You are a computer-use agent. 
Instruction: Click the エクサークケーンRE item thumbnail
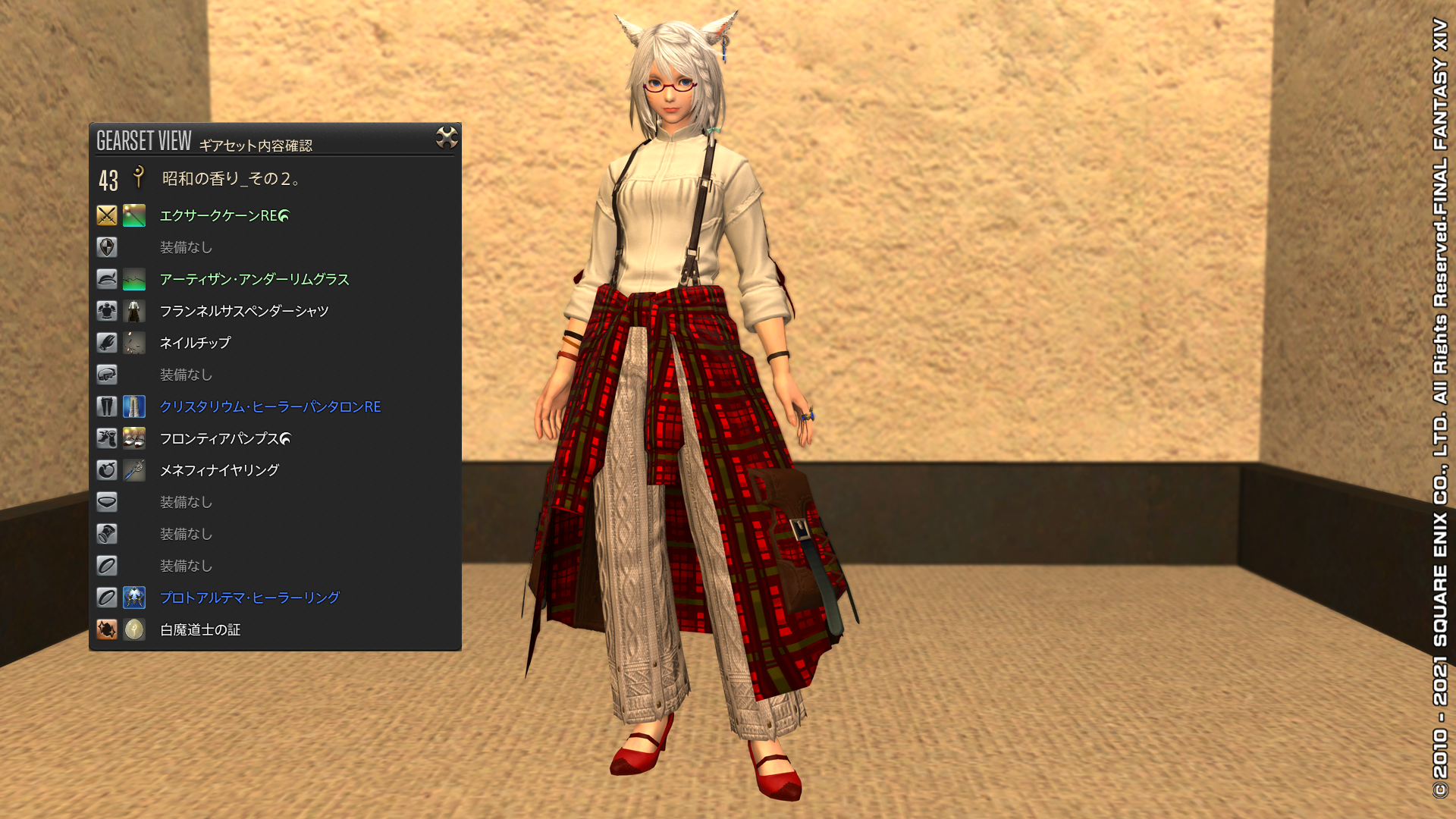coord(133,216)
